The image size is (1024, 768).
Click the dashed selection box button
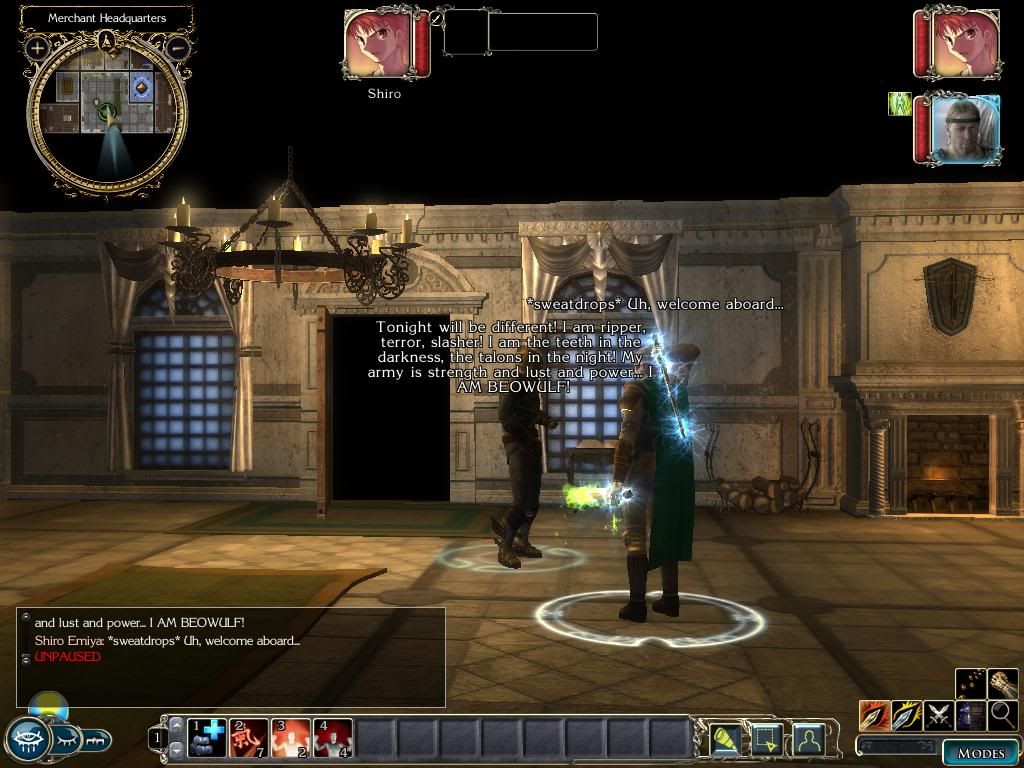click(765, 739)
